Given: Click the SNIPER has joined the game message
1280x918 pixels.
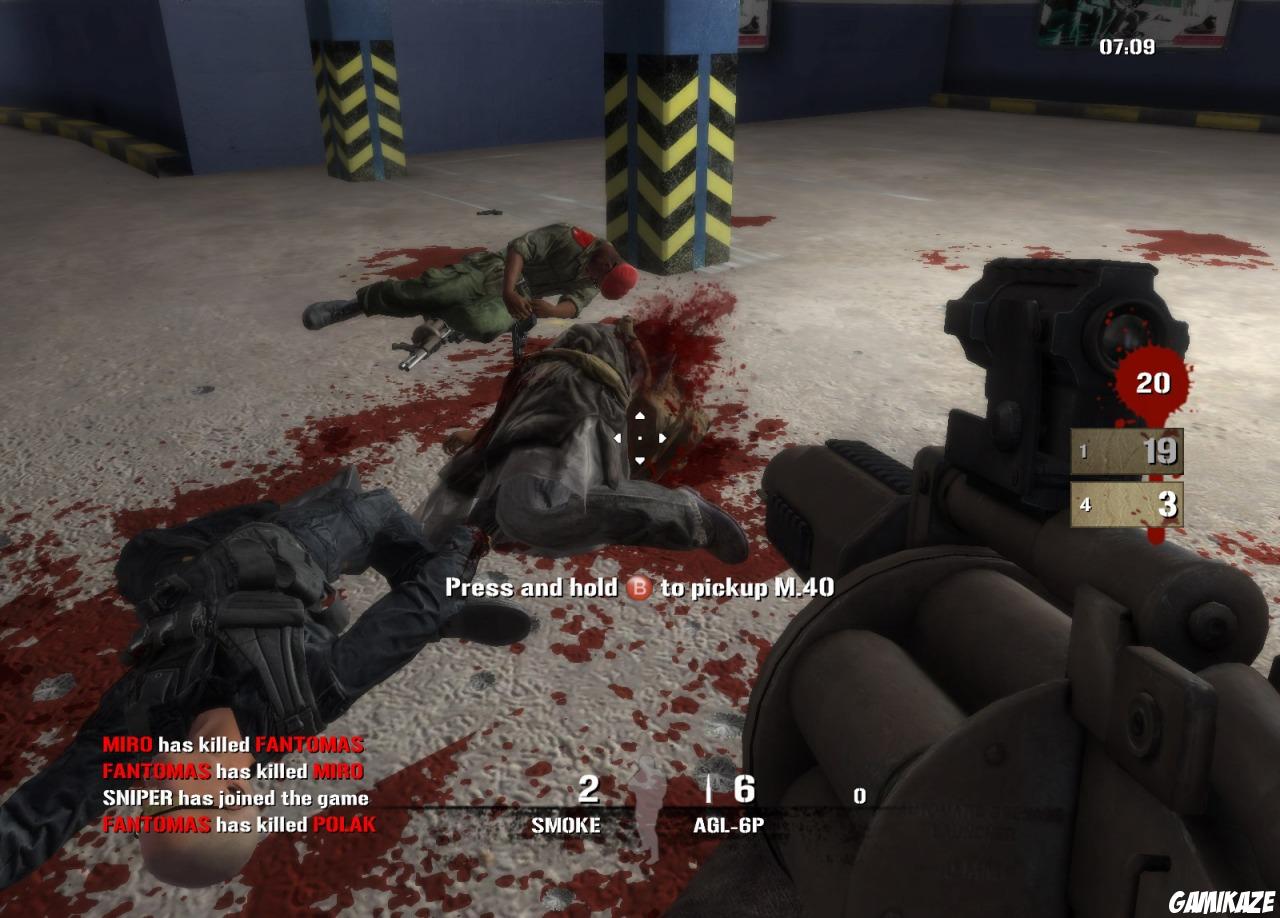Looking at the screenshot, I should pyautogui.click(x=235, y=799).
